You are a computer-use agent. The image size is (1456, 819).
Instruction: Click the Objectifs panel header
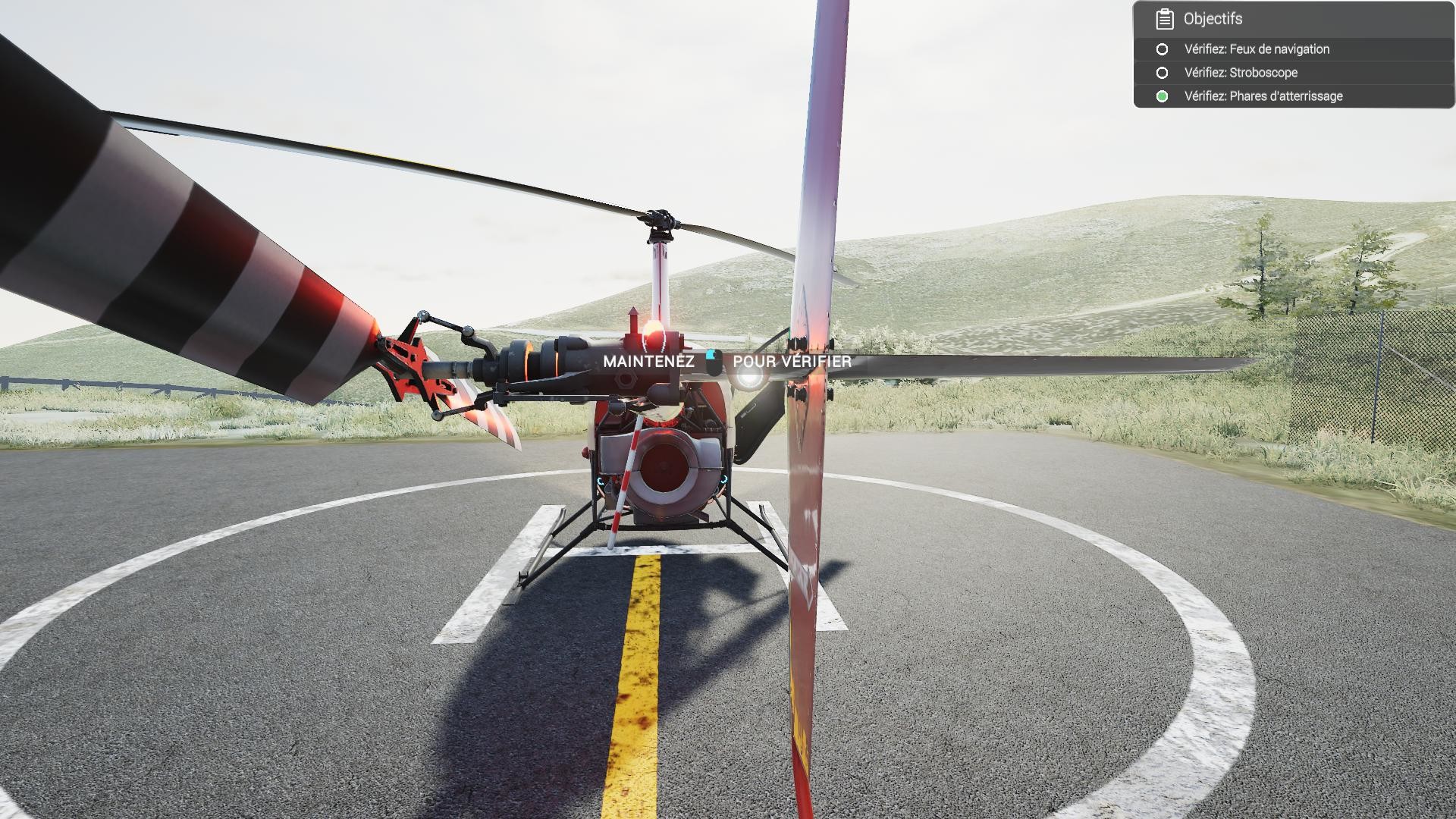coord(1213,18)
